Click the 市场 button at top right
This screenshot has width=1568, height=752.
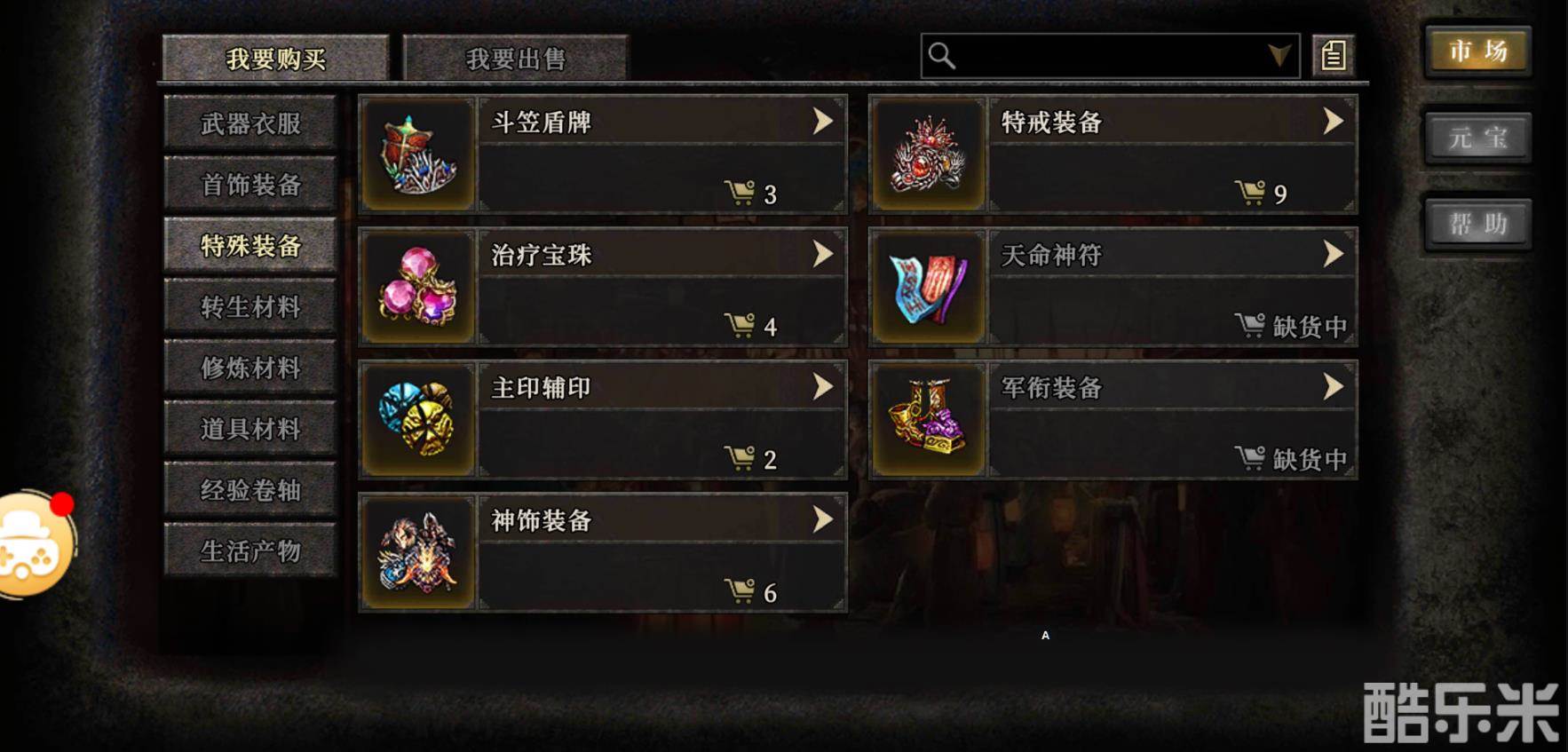click(1477, 52)
